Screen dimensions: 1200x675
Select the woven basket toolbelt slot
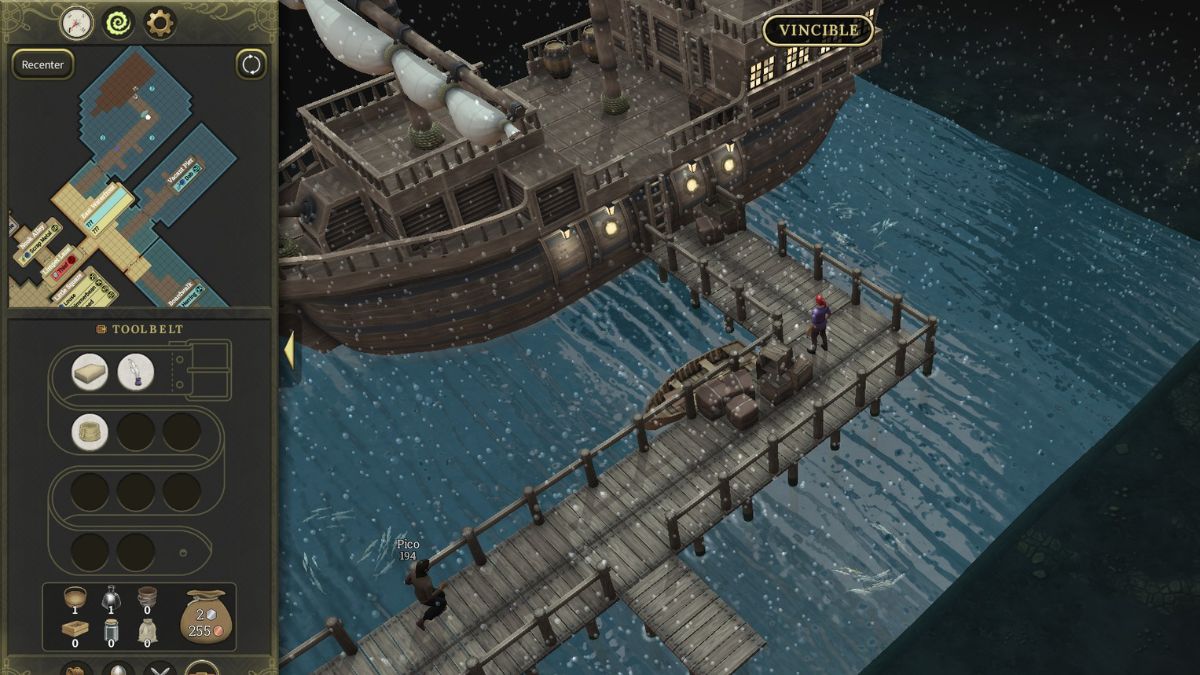pos(90,432)
